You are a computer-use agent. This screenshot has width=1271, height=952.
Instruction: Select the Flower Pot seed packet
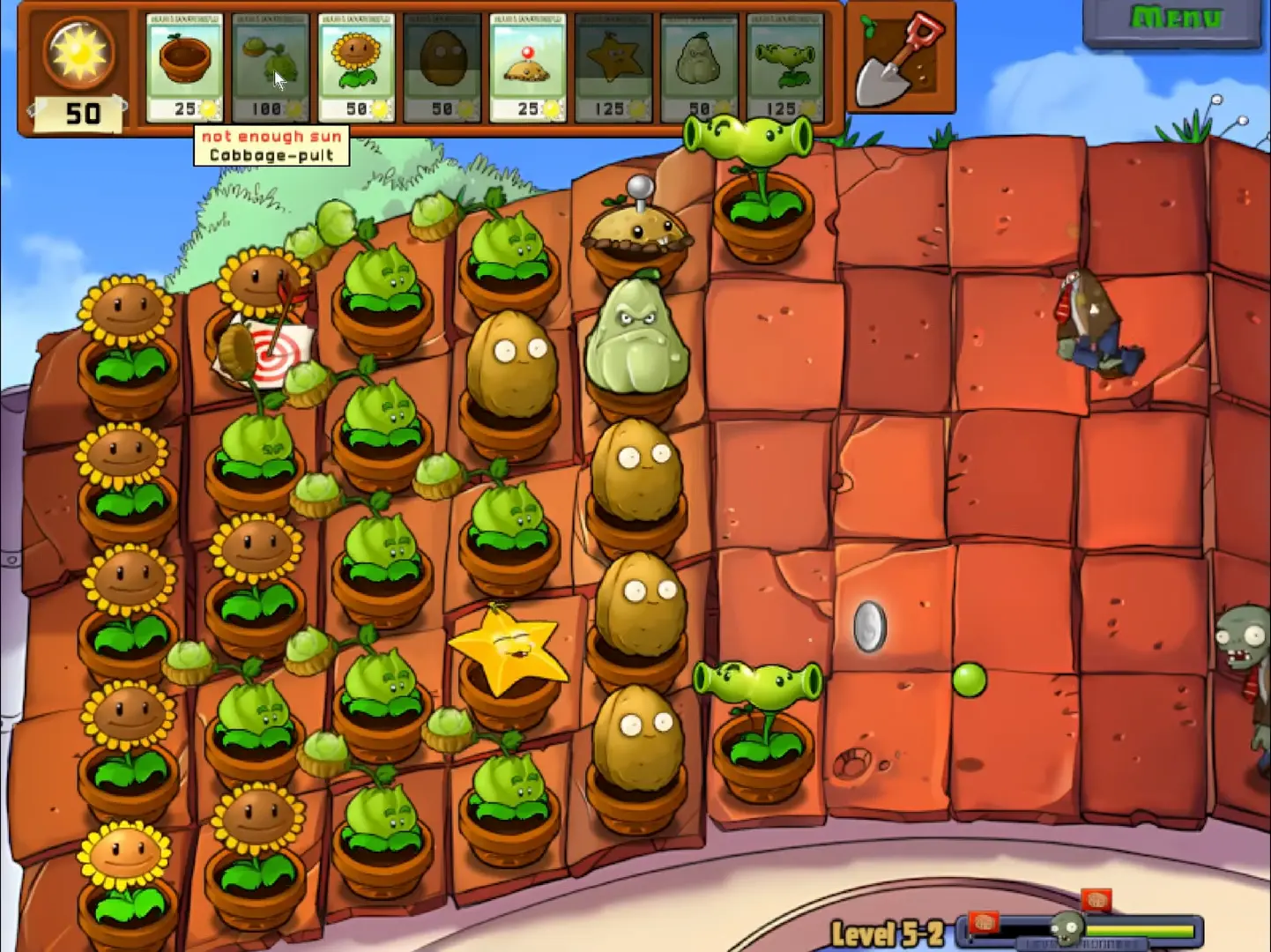(x=185, y=67)
